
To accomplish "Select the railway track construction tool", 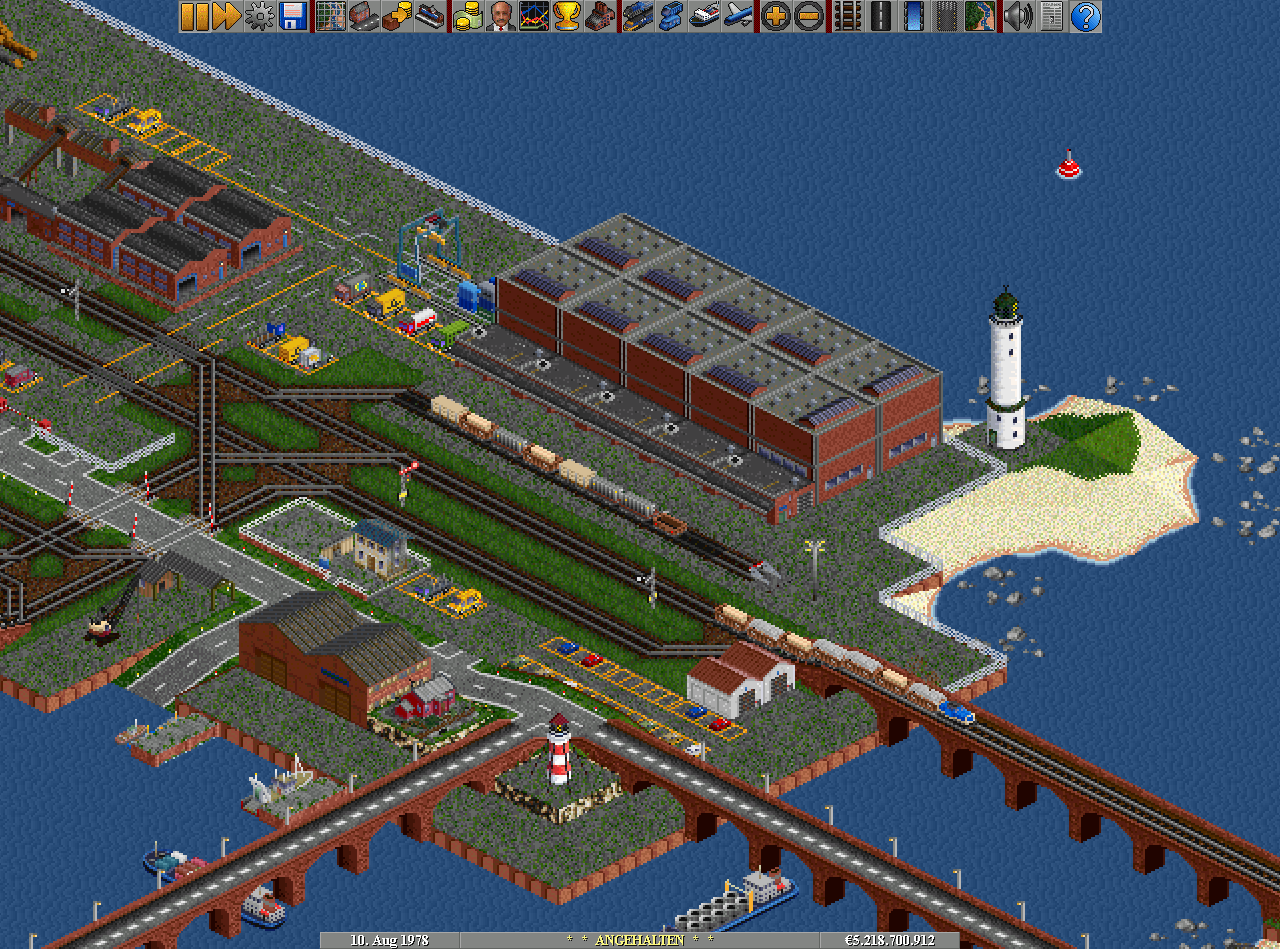I will (x=847, y=16).
